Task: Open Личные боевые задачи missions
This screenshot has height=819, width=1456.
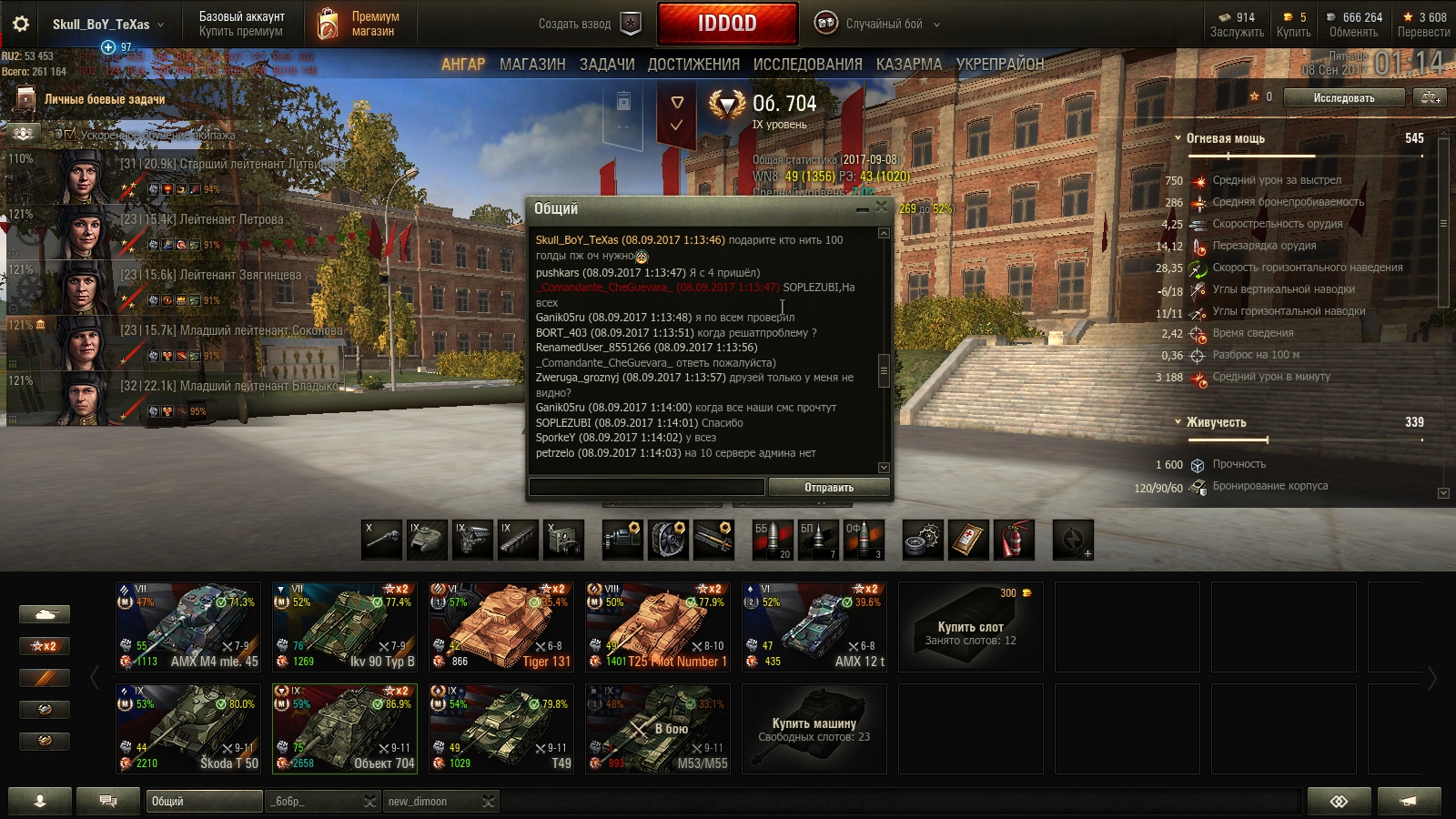Action: click(104, 99)
